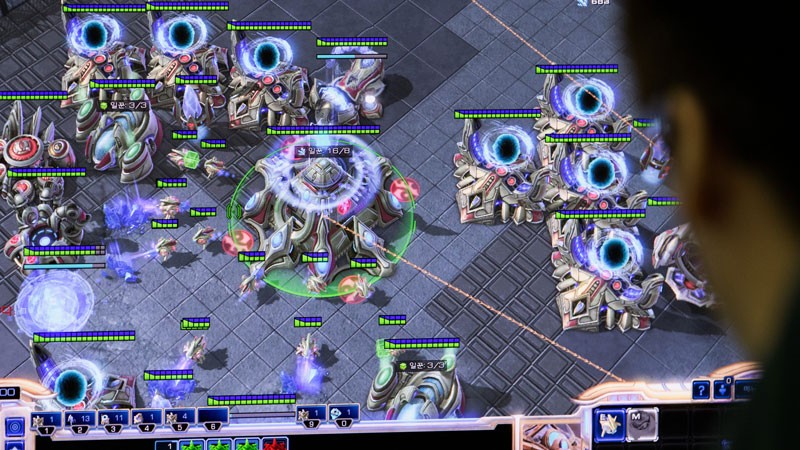
Task: Select control group 1 tab
Action: point(47,420)
